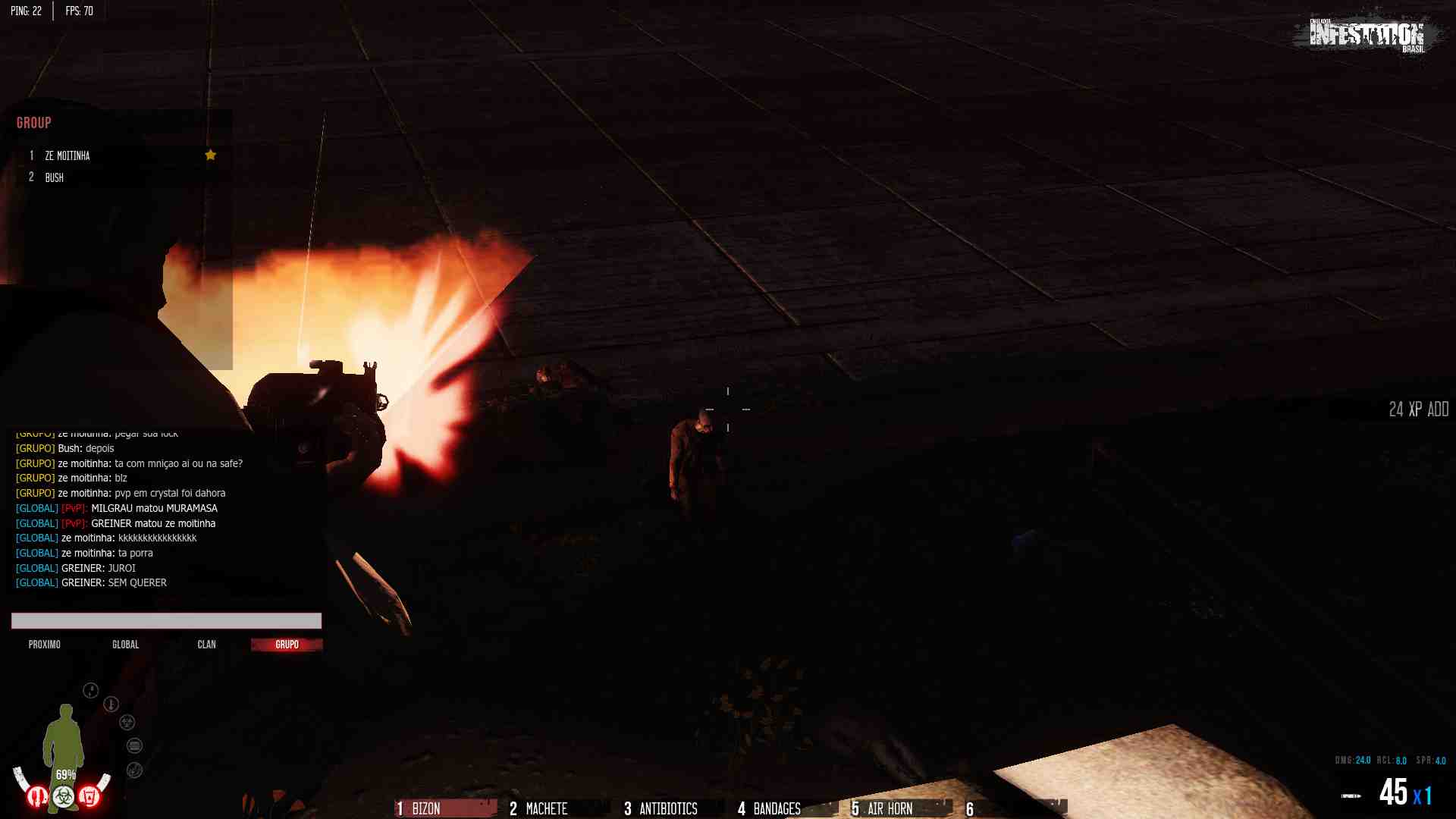1456x819 pixels.
Task: Switch chat to the Global tab
Action: click(126, 645)
